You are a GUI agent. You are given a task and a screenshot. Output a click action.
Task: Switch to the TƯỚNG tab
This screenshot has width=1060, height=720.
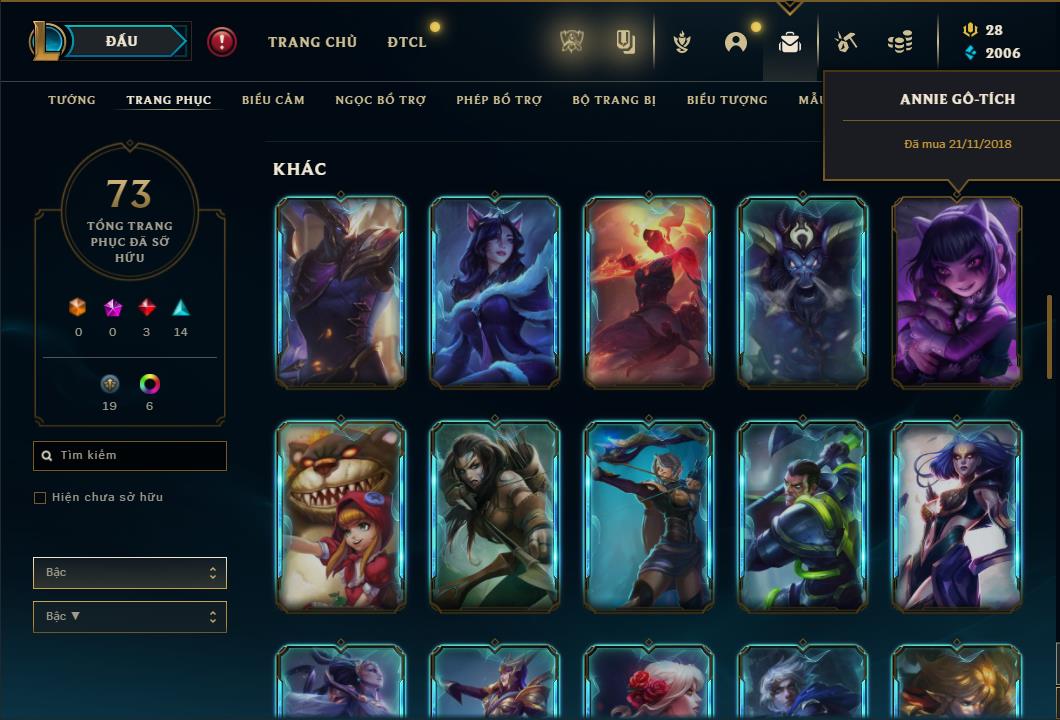tap(72, 100)
